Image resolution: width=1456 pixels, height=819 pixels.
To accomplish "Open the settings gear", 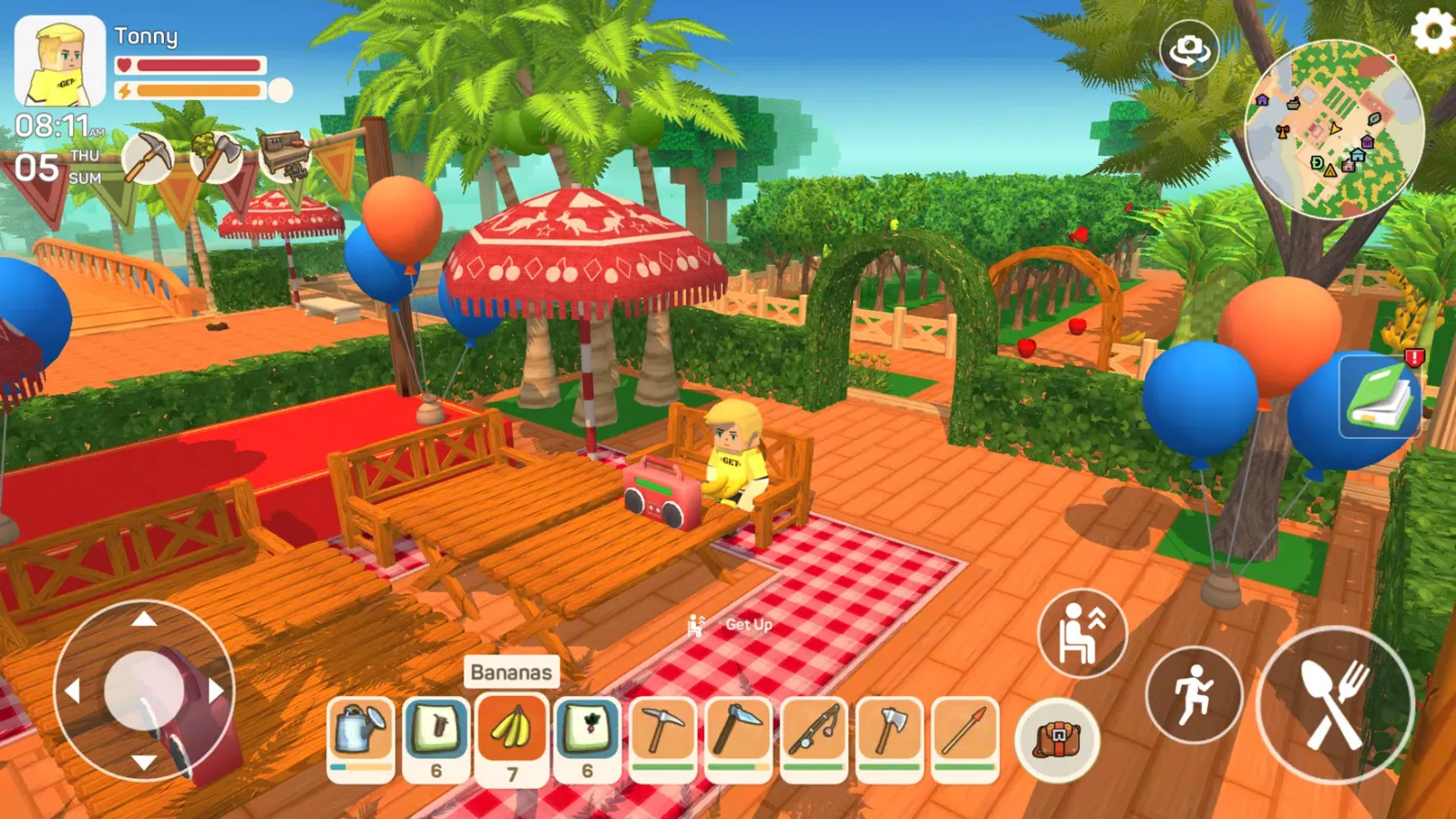I will click(x=1432, y=31).
